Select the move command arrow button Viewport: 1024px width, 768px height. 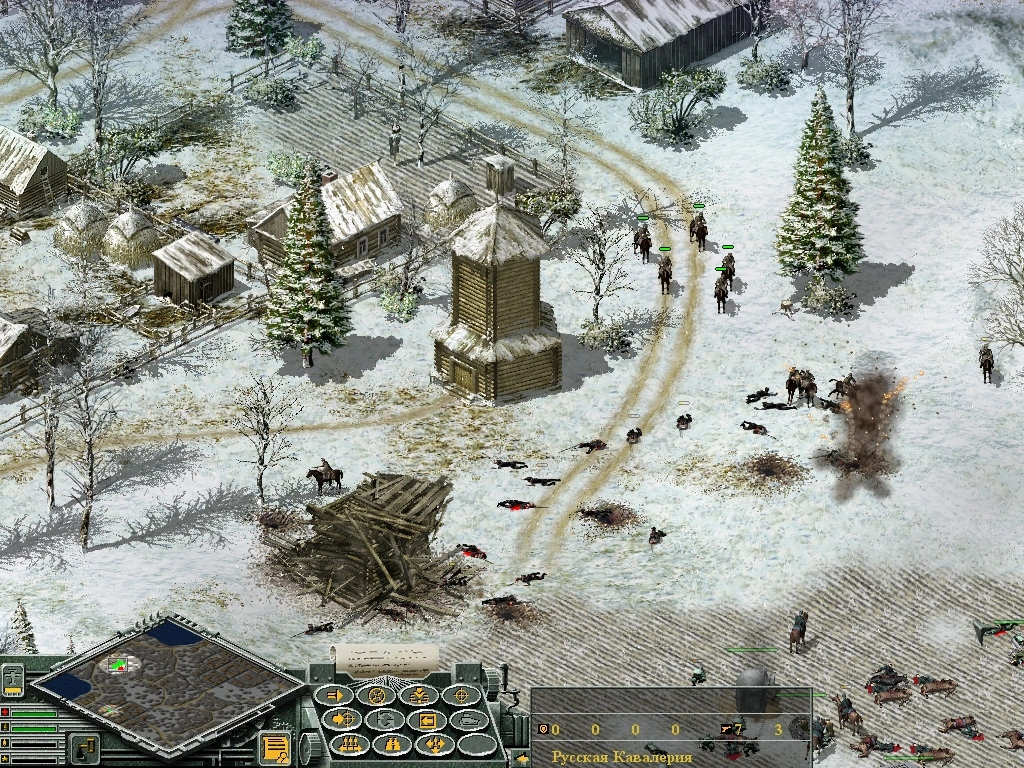[335, 695]
